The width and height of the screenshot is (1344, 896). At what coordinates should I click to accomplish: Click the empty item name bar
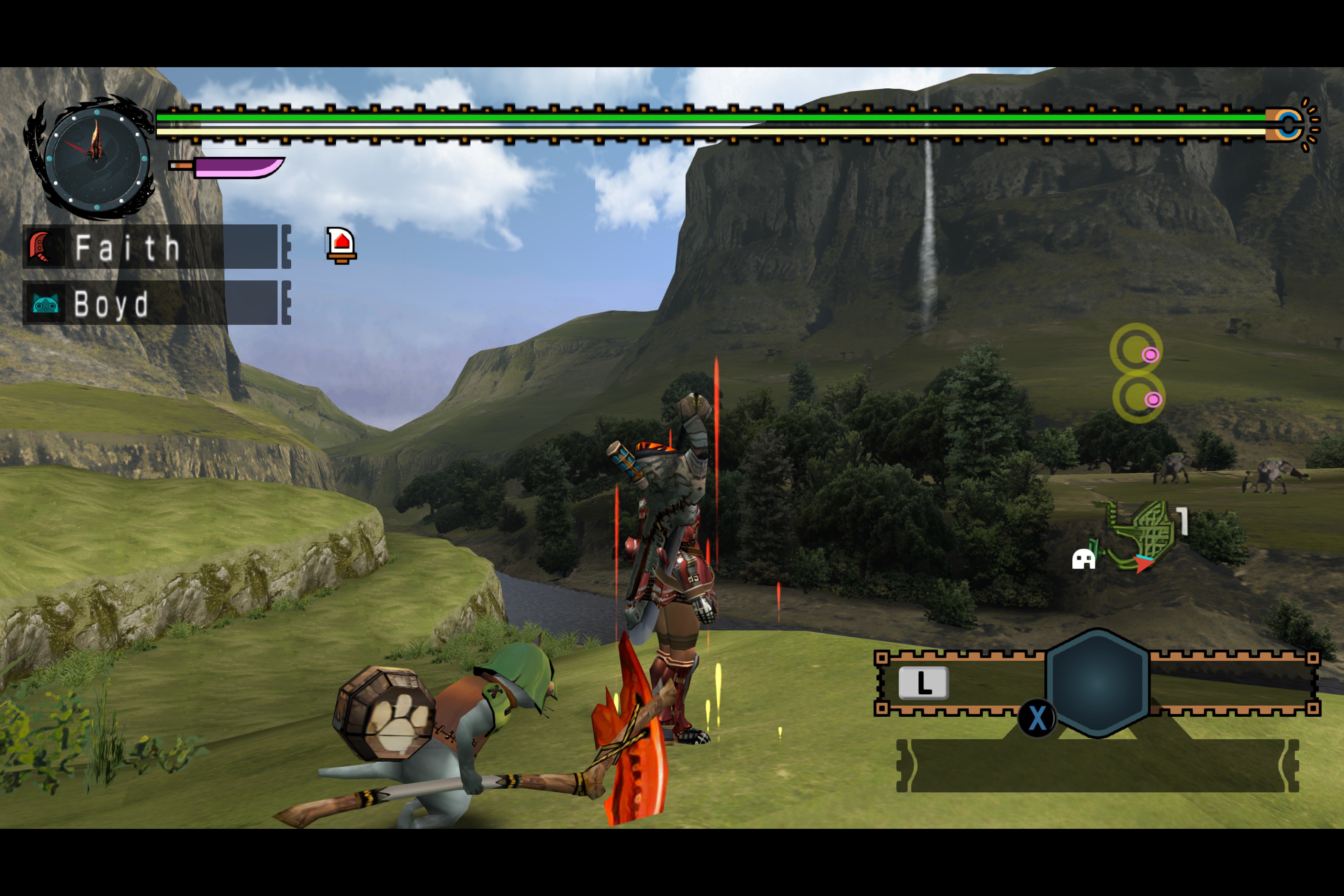pyautogui.click(x=1097, y=766)
